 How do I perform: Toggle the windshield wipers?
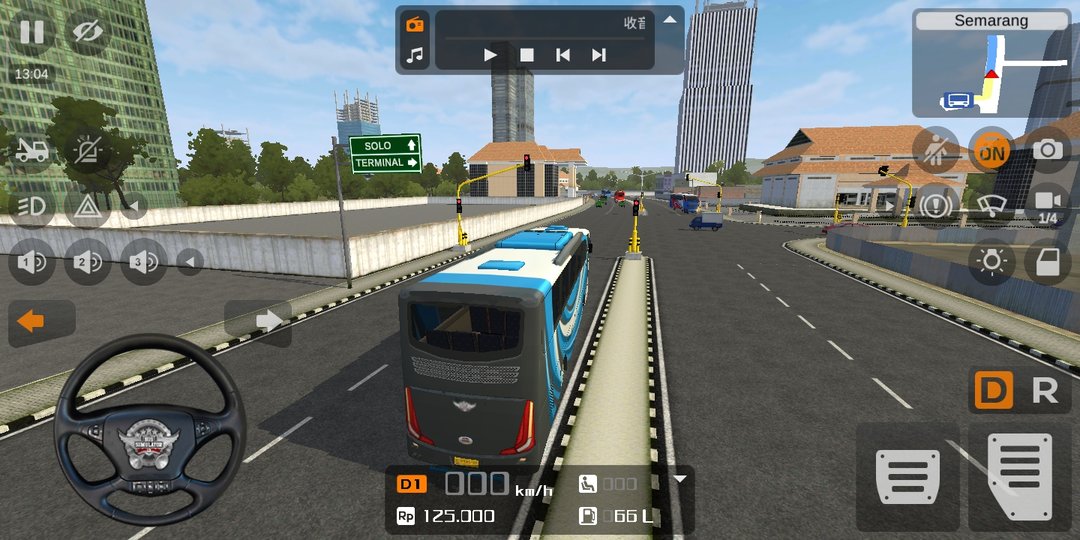coord(991,205)
